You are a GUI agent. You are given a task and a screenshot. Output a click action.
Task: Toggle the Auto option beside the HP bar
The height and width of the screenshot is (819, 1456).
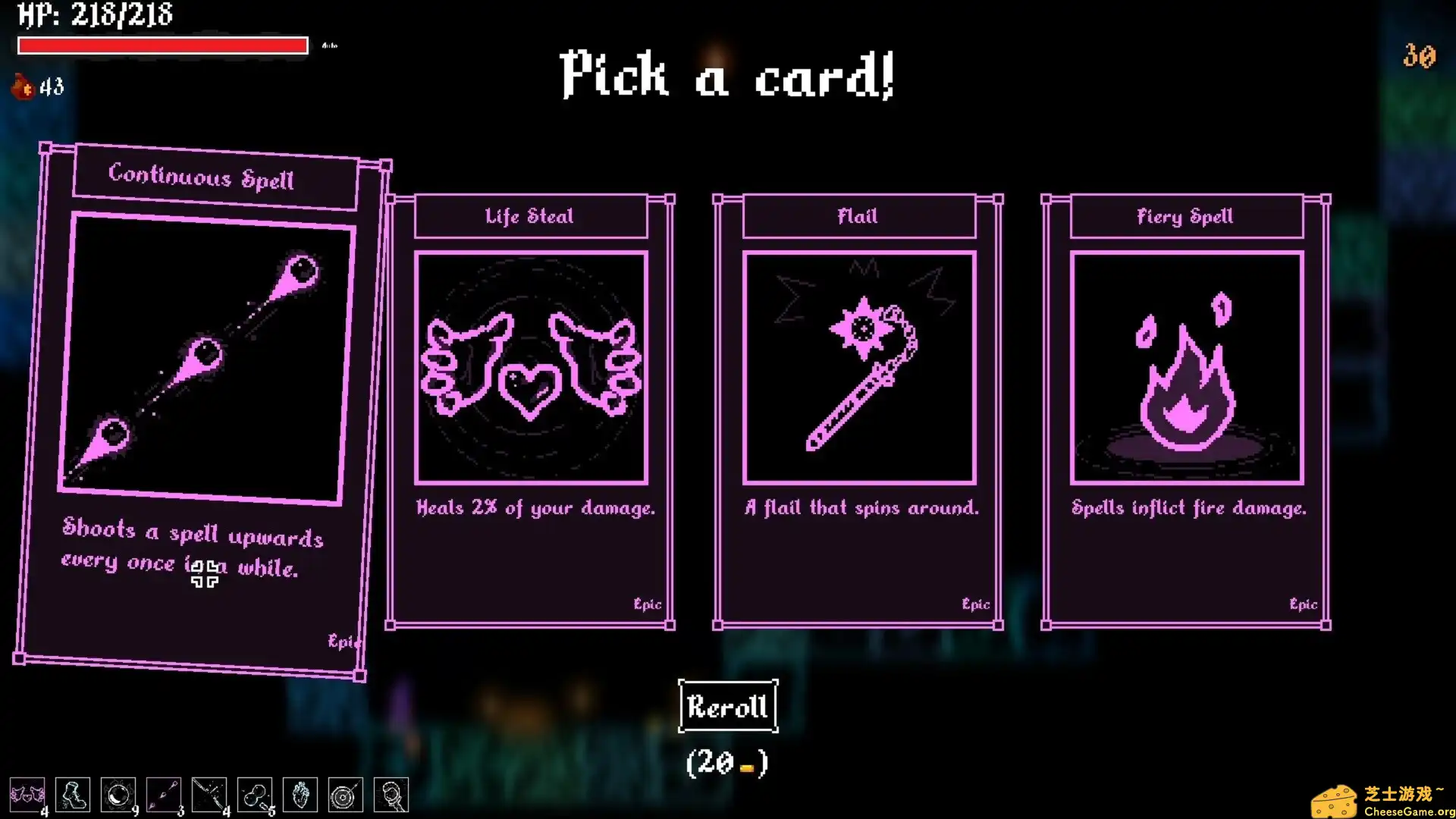328,45
